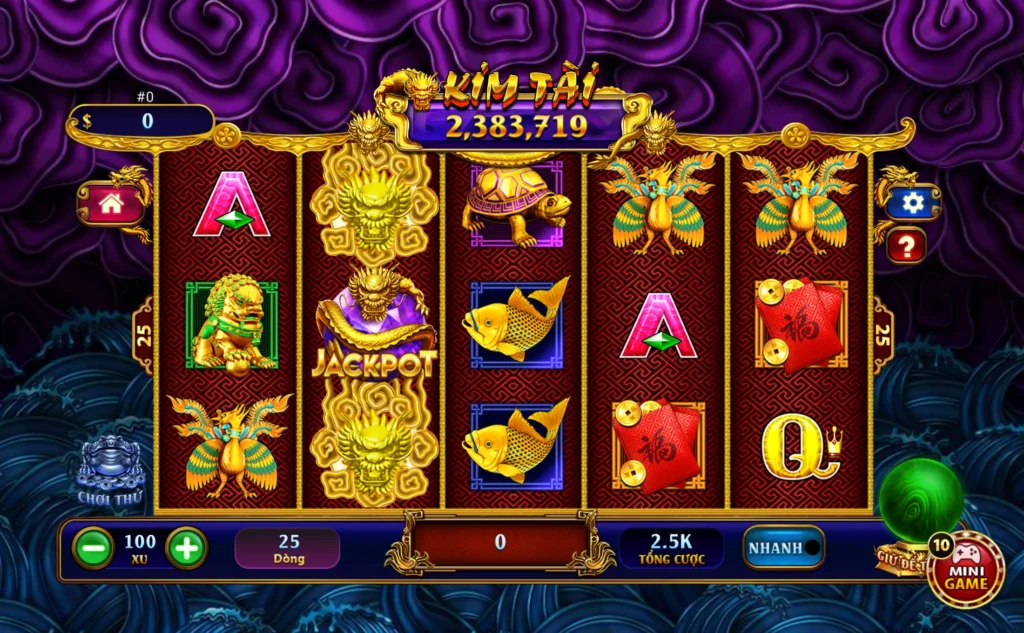Open the 25 Dòng paylines selector

pos(288,548)
